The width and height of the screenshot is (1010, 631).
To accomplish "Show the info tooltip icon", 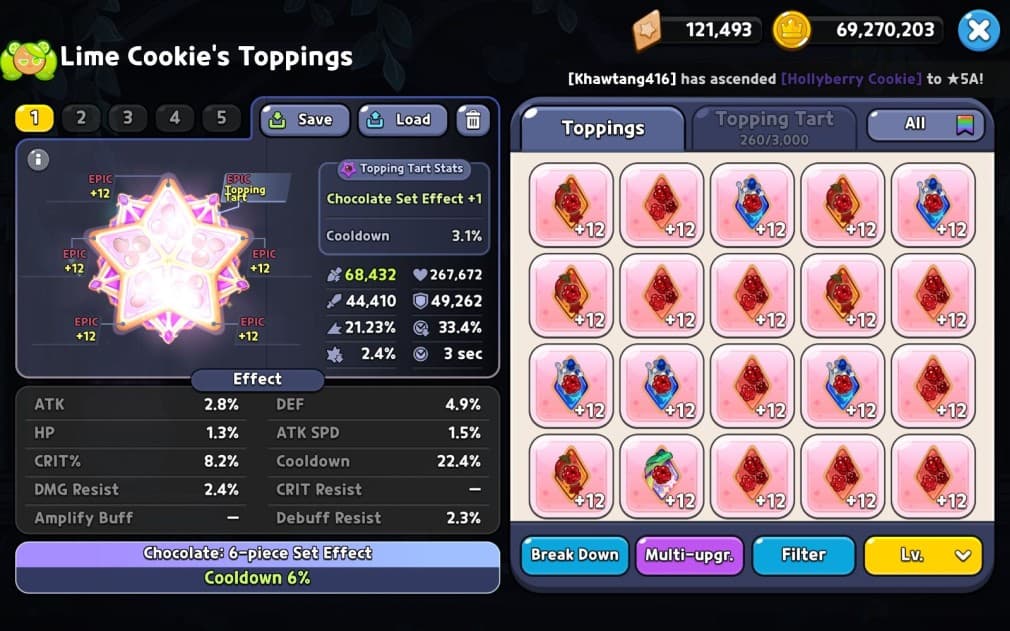I will pos(38,160).
